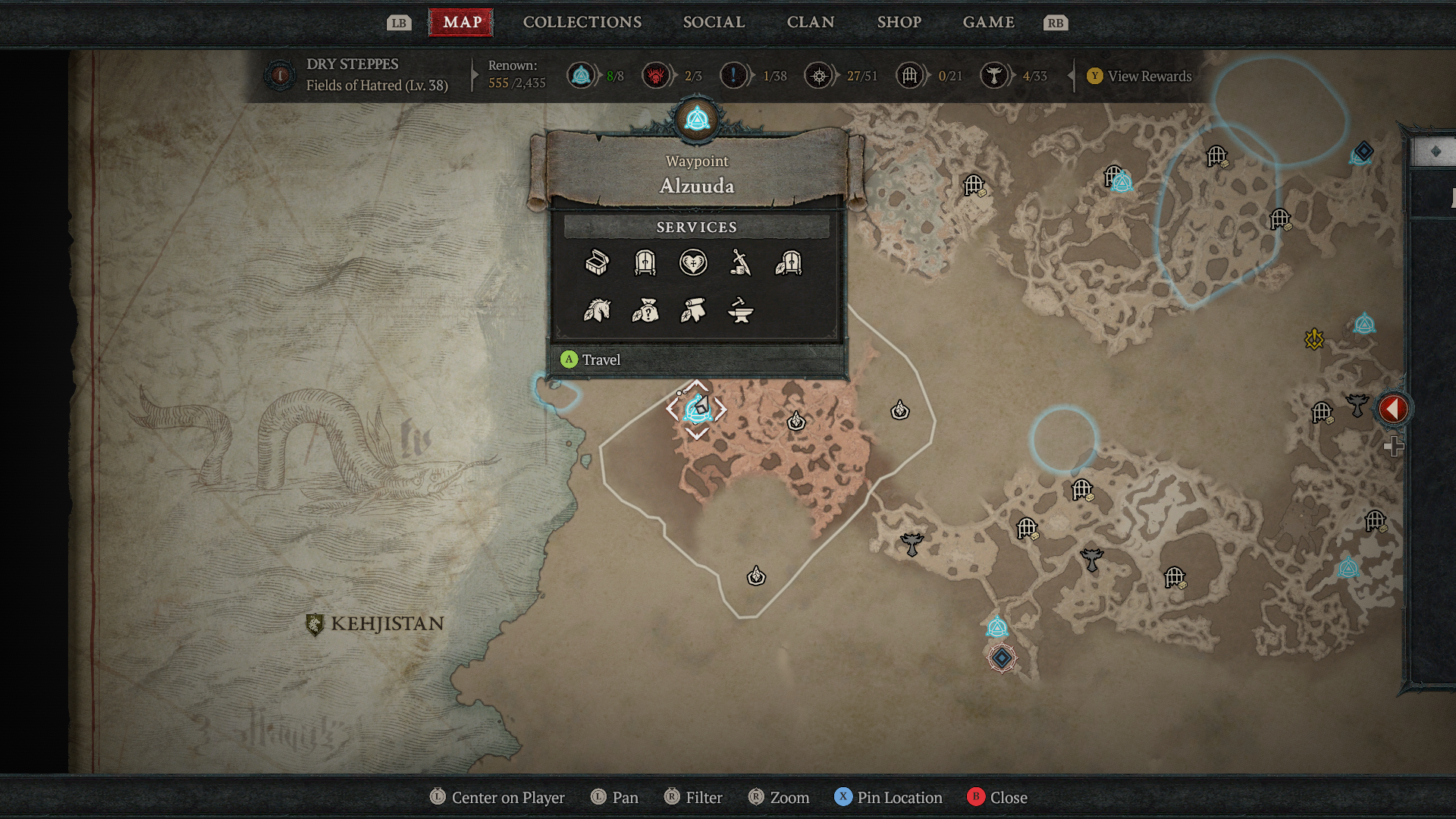Switch to the COLLECTIONS tab
This screenshot has height=819, width=1456.
pyautogui.click(x=581, y=22)
